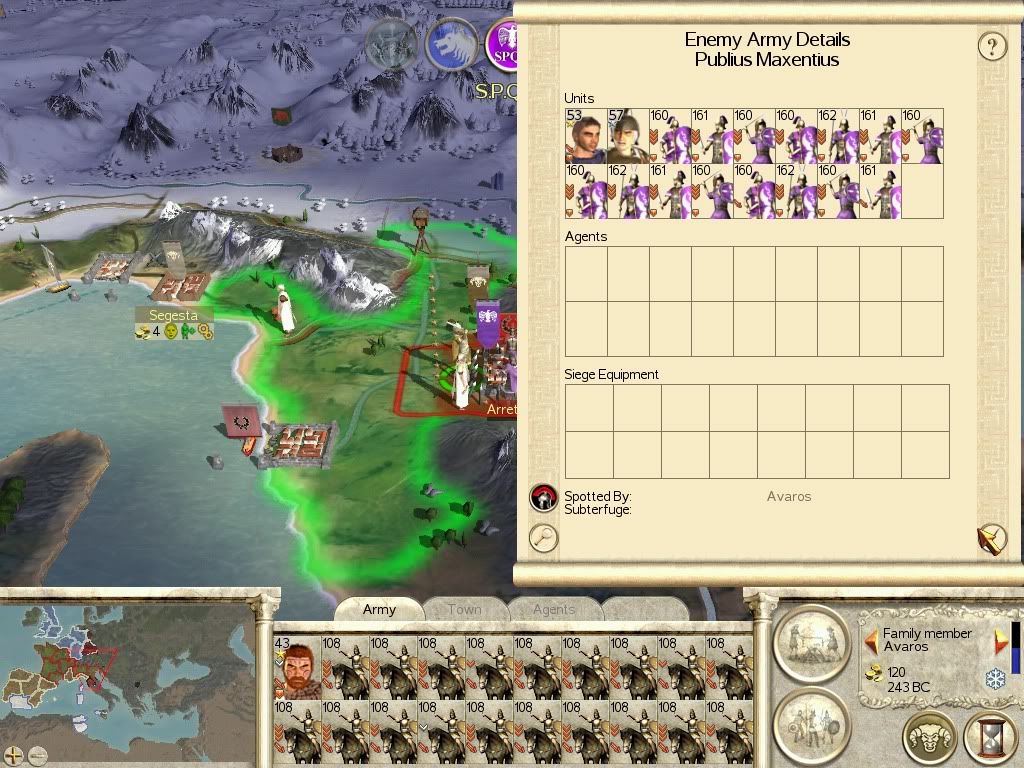Close the Enemy Army Details scroll
Image resolution: width=1024 pixels, height=768 pixels.
tap(990, 539)
